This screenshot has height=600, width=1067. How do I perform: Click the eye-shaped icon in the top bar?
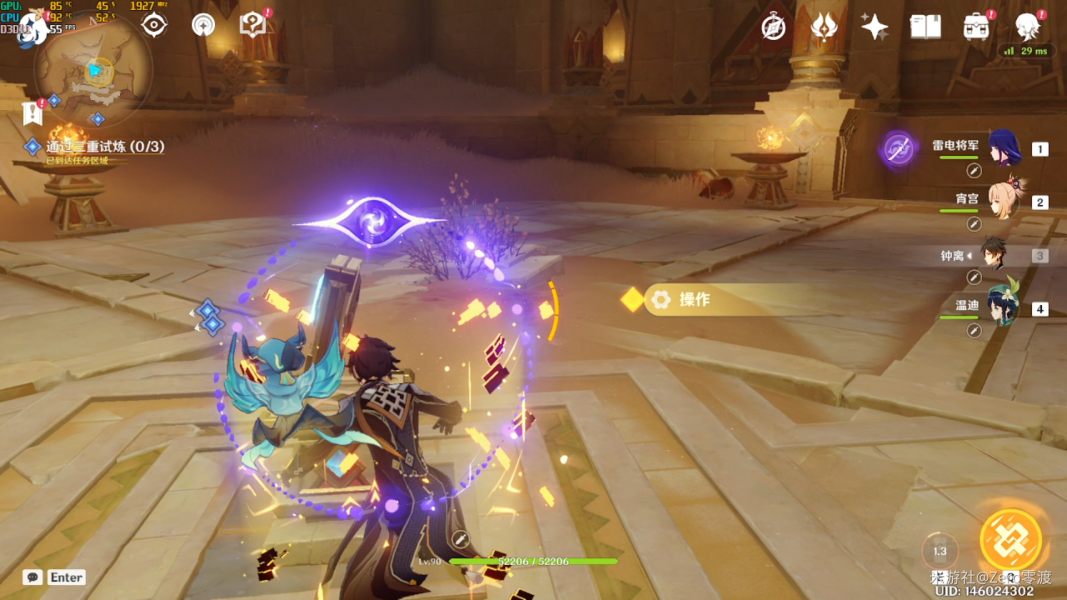click(x=154, y=25)
